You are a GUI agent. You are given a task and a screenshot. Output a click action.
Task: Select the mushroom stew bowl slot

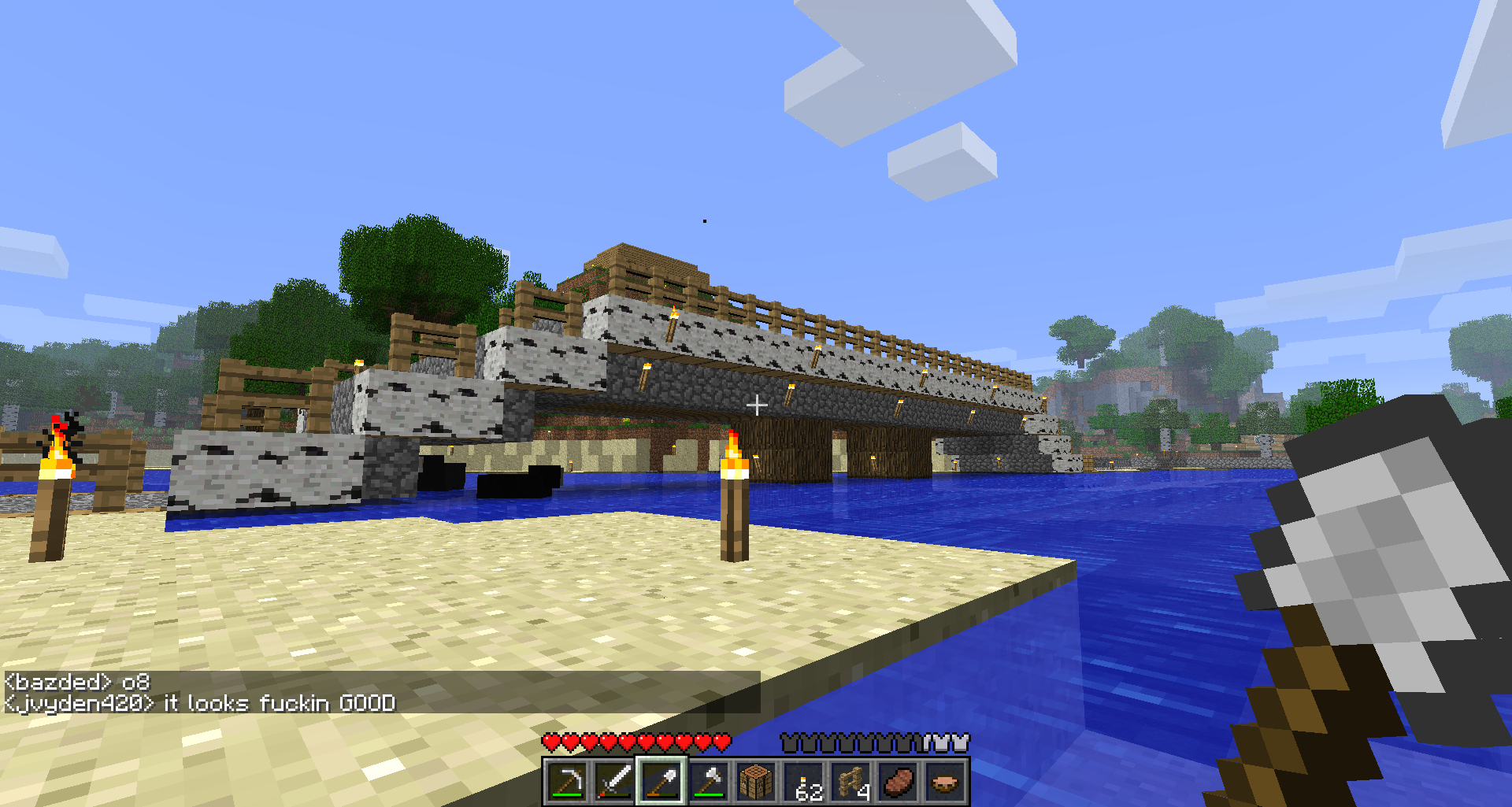click(x=945, y=782)
